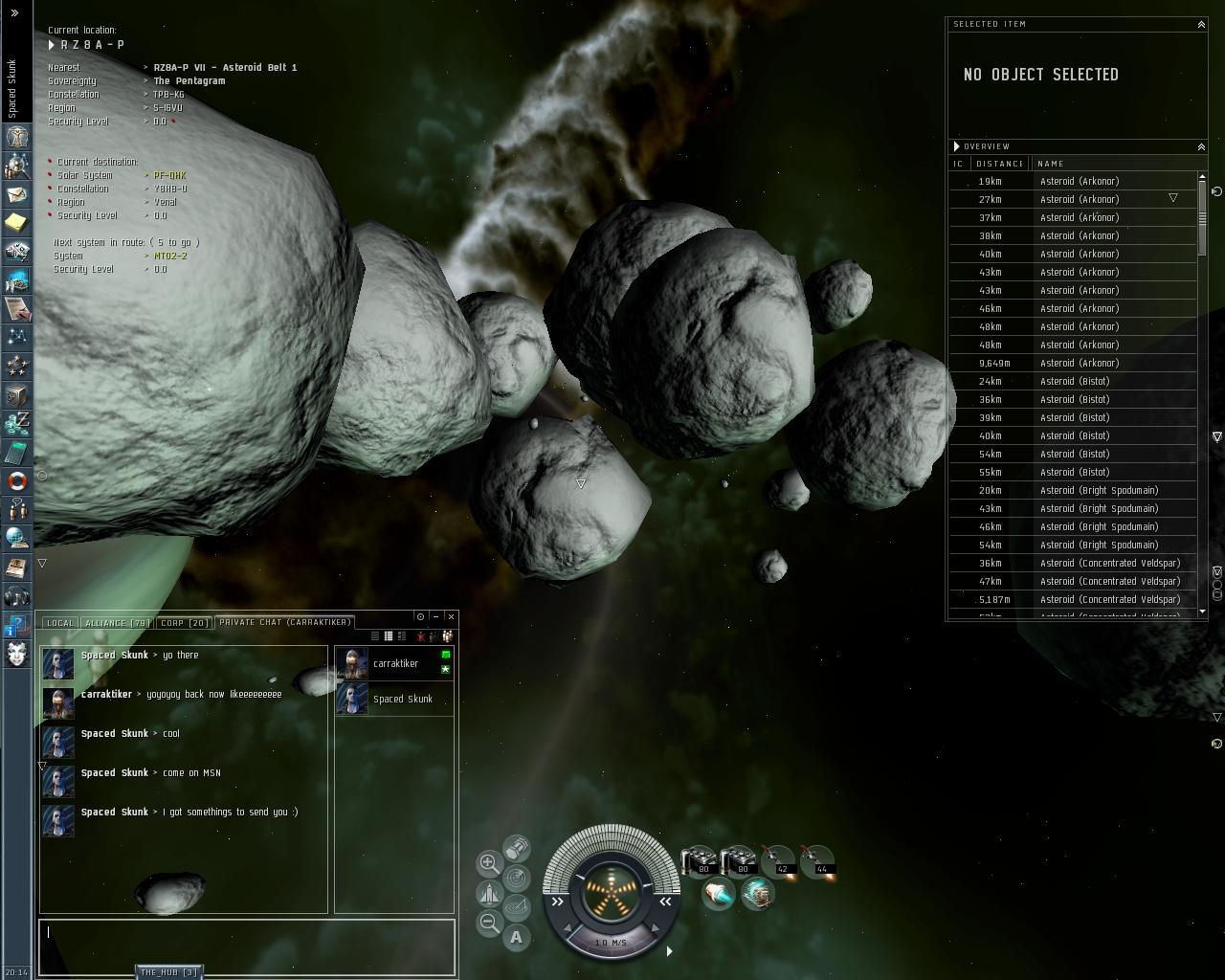Screen dimensions: 1225x980
Task: Select the 20km Bright Spodumain asteroid row
Action: pos(1072,490)
